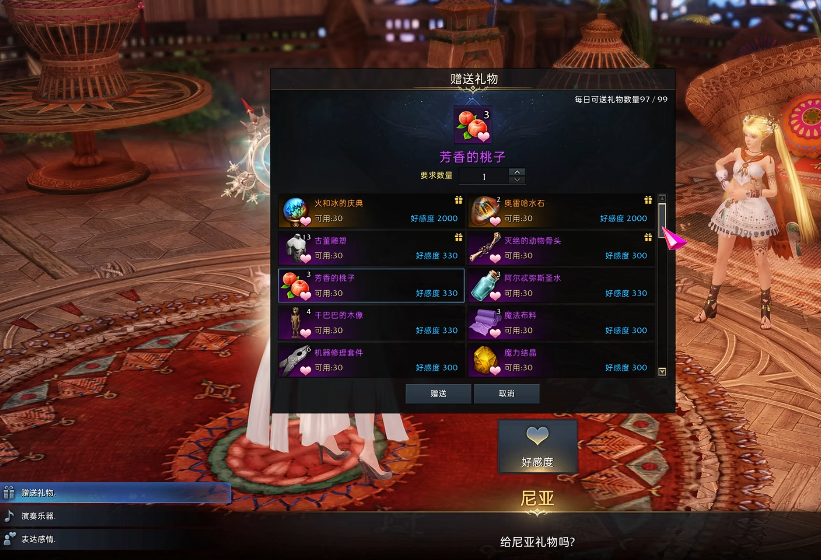Image resolution: width=821 pixels, height=560 pixels.
Task: Select the 表达感情 express emotion option
Action: (115, 539)
